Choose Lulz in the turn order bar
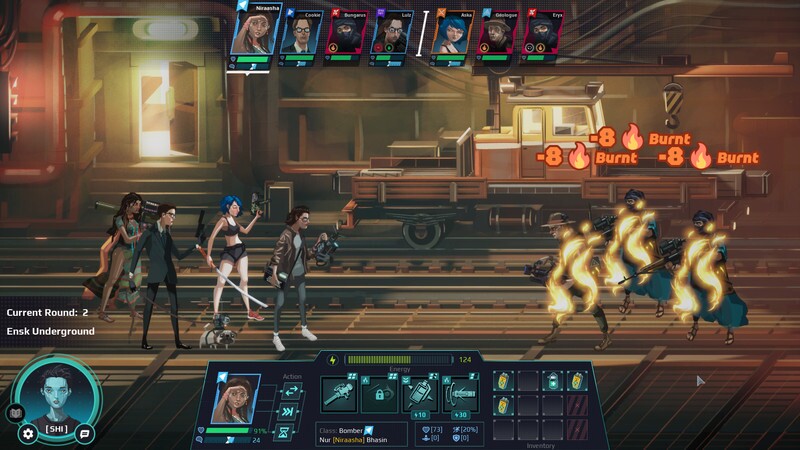Viewport: 800px width, 450px height. click(x=393, y=37)
